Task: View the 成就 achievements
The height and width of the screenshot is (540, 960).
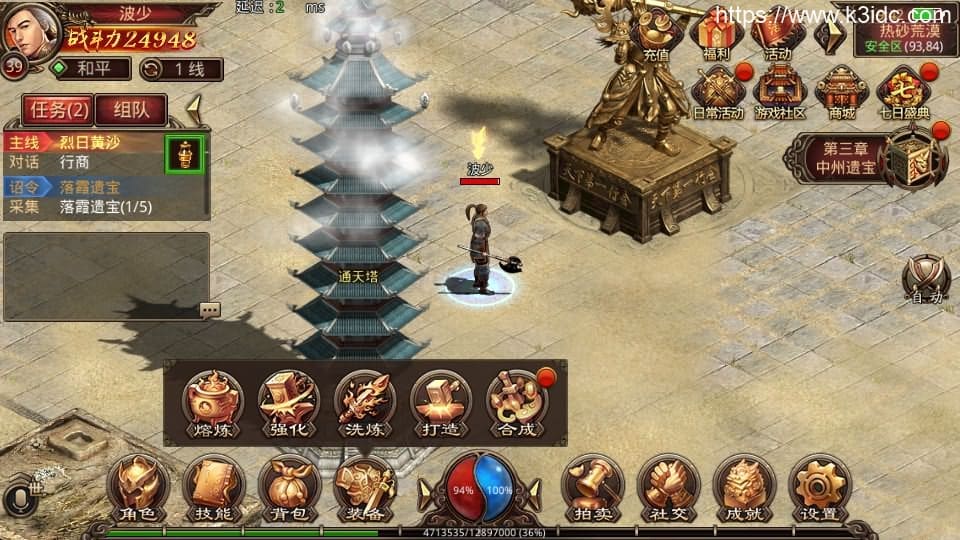Action: click(743, 486)
